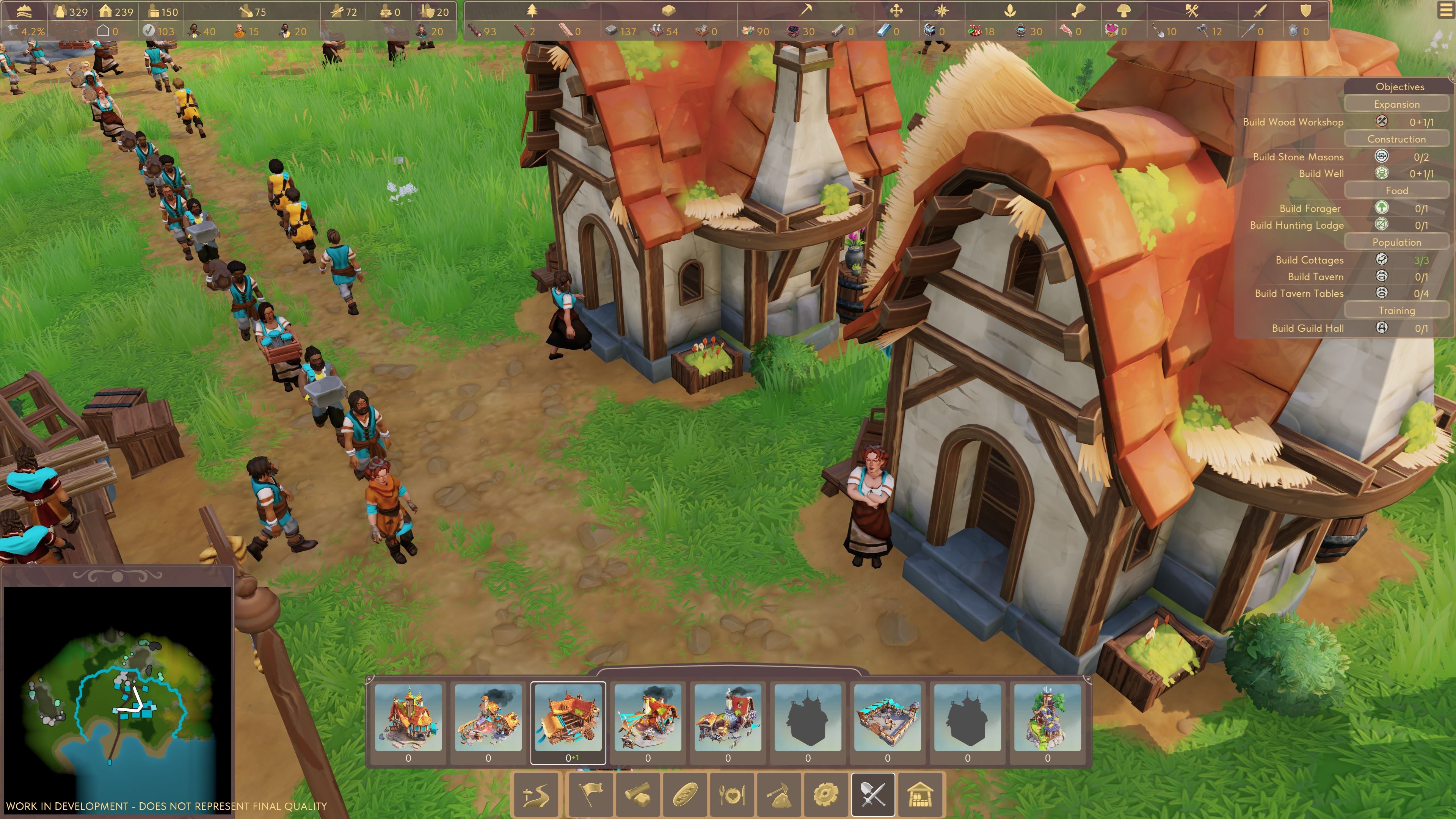Select the clock-tower house building card
This screenshot has width=1456, height=819.
pos(408,718)
